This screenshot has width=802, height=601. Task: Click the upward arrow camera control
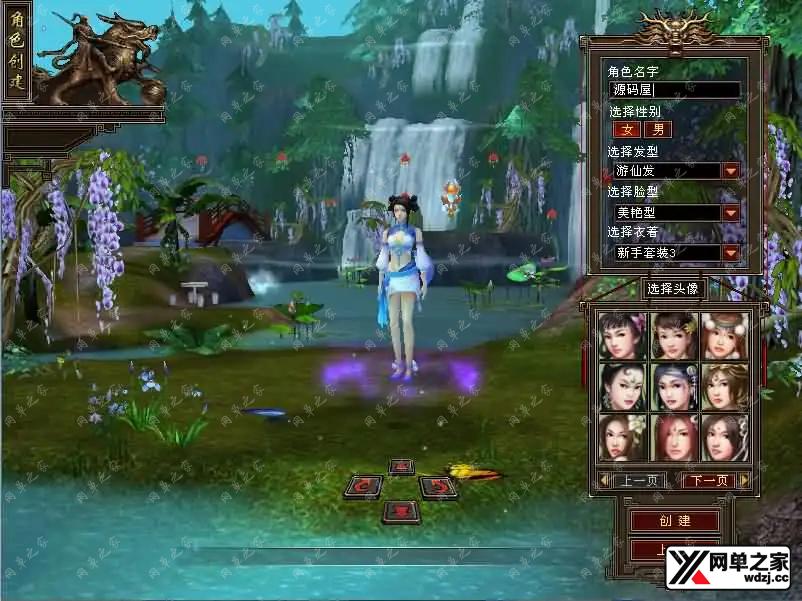point(401,466)
